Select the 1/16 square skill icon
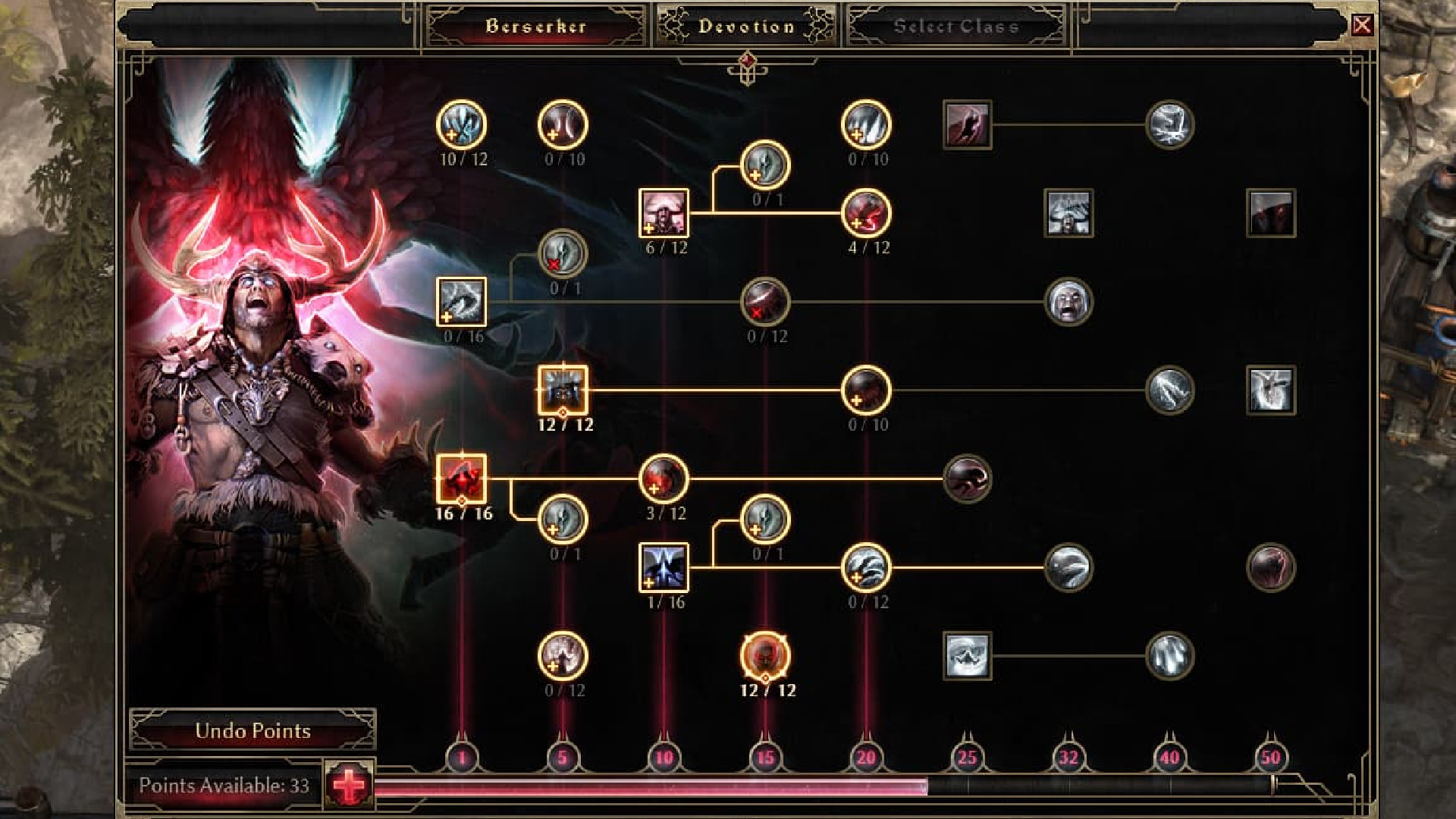Image resolution: width=1456 pixels, height=819 pixels. coord(664,567)
